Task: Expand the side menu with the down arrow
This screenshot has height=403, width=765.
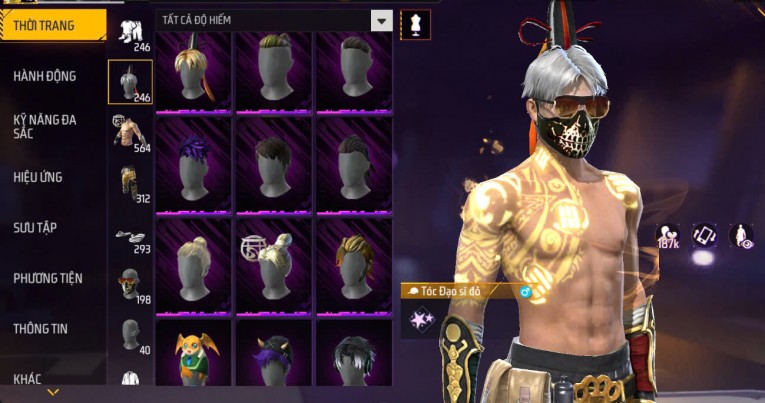Action: (53, 392)
